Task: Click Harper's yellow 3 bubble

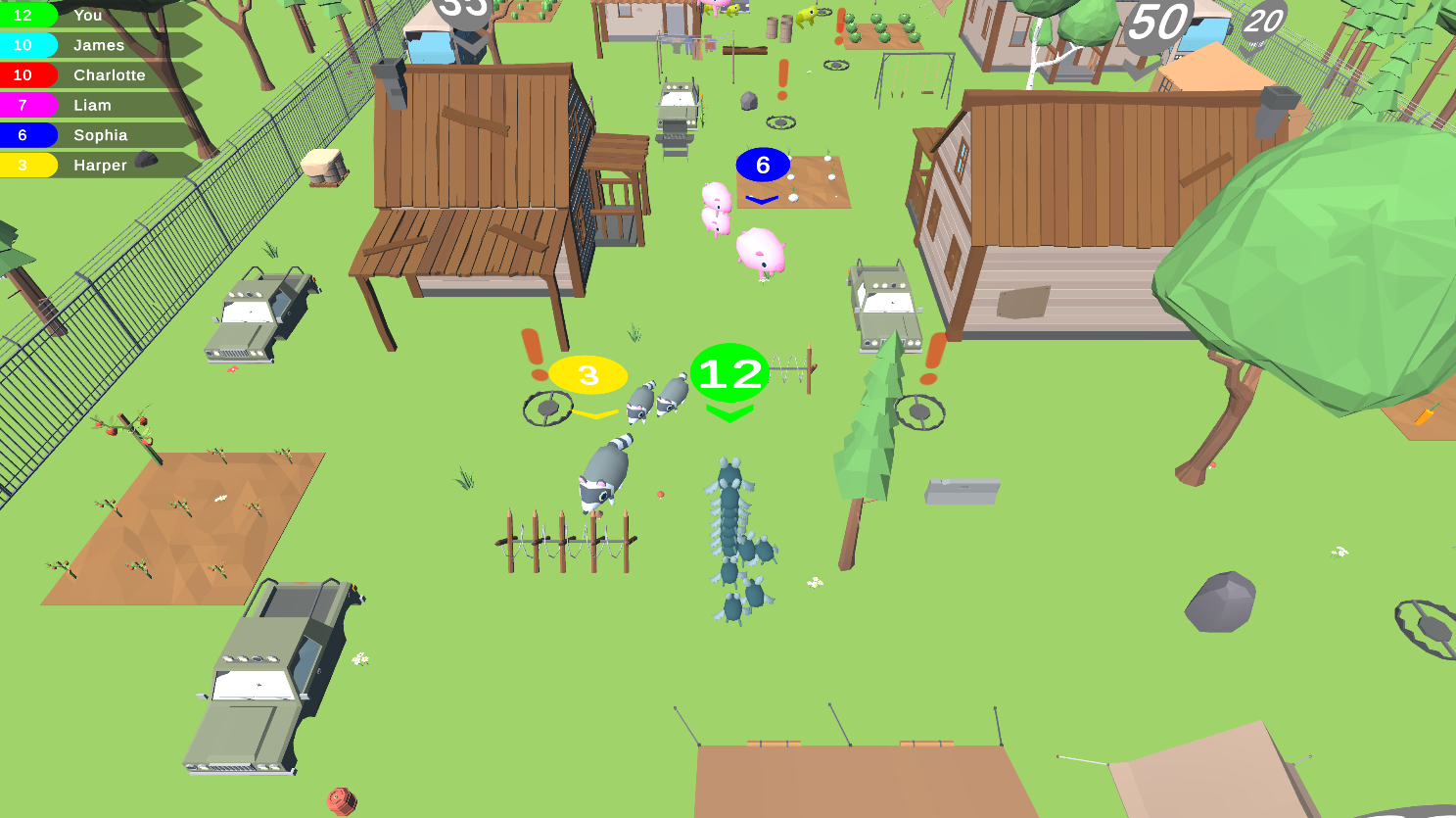Action: point(587,373)
